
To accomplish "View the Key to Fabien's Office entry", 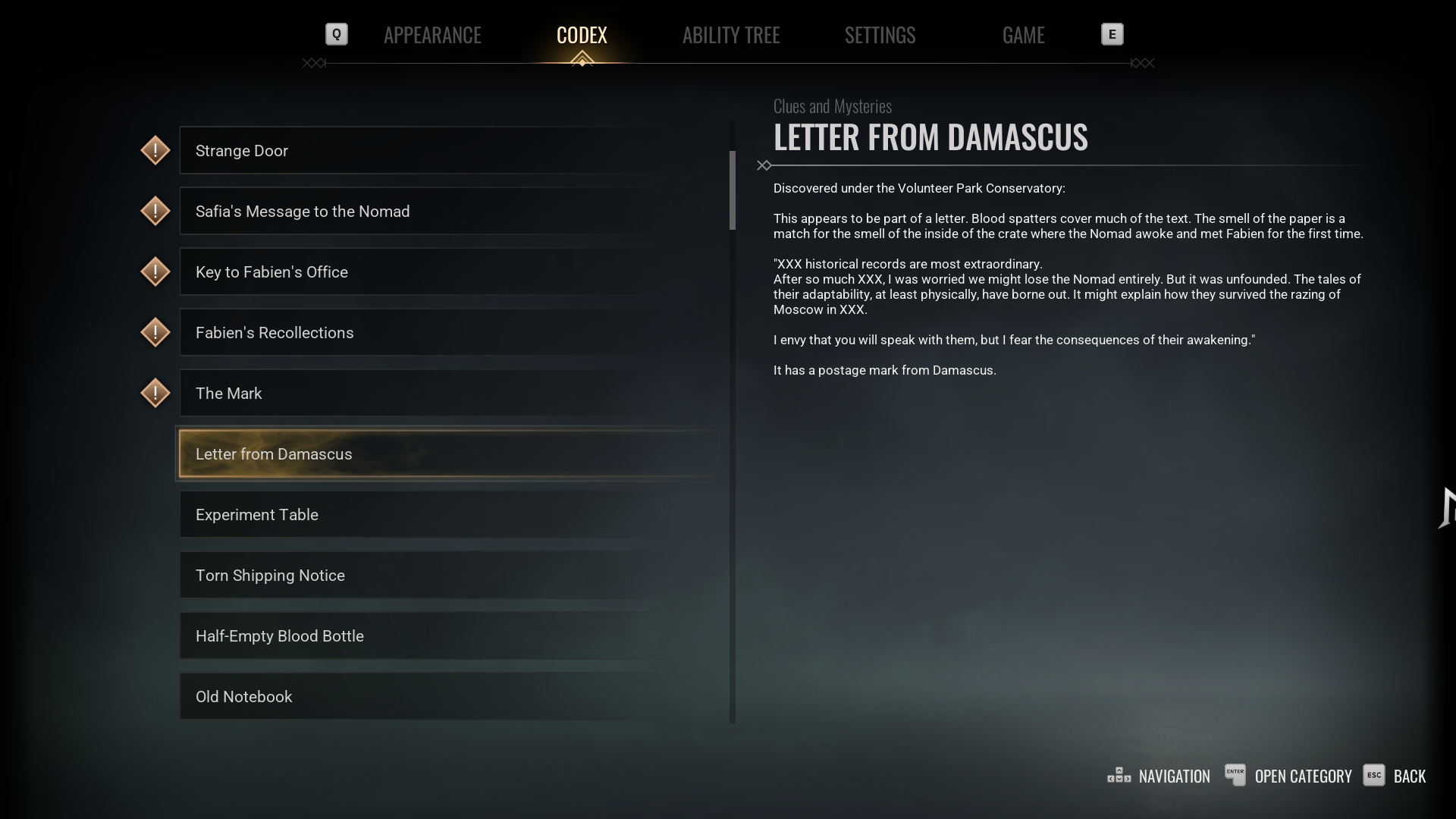I will (x=447, y=272).
